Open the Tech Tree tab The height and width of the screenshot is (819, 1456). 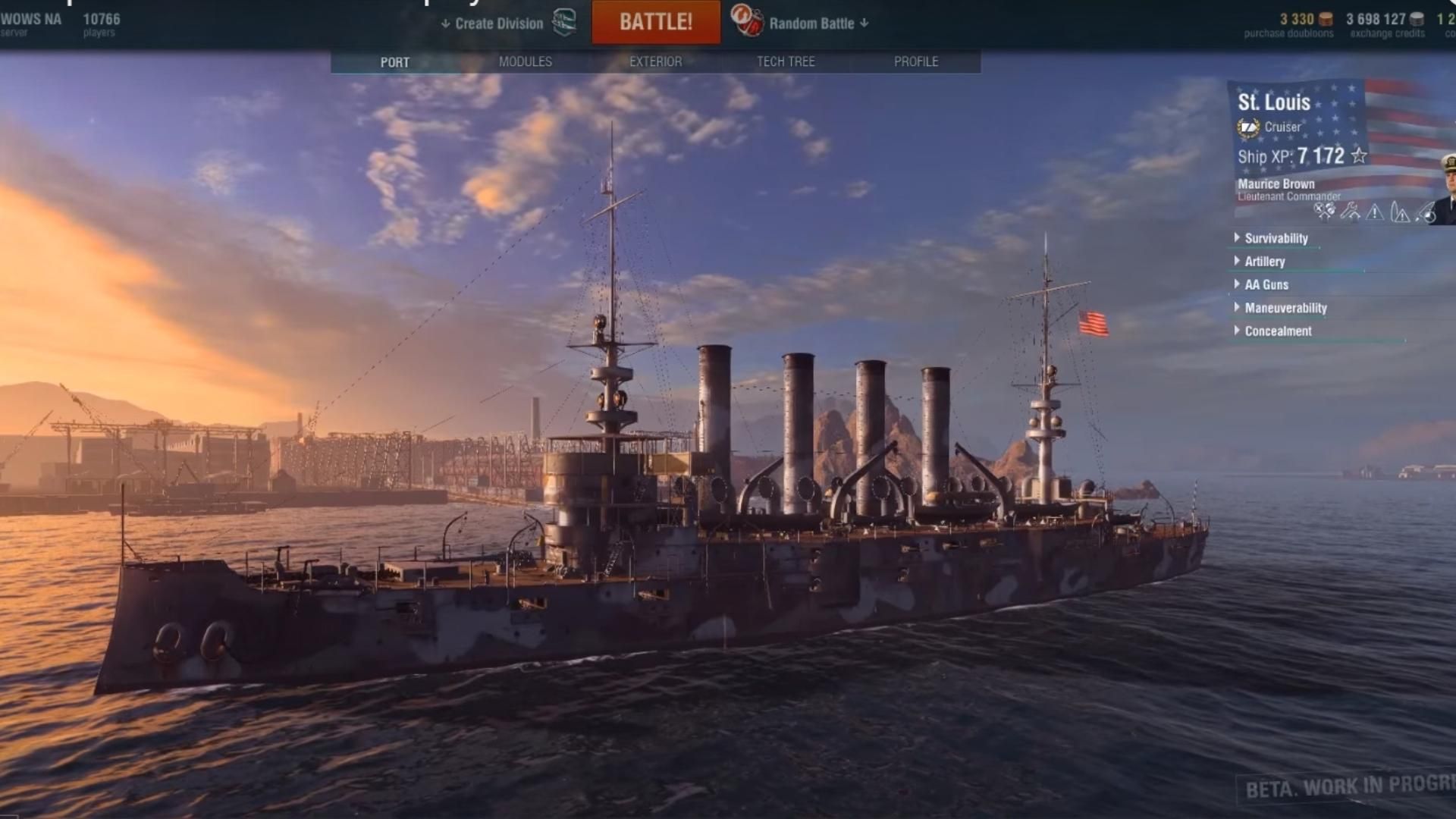786,61
